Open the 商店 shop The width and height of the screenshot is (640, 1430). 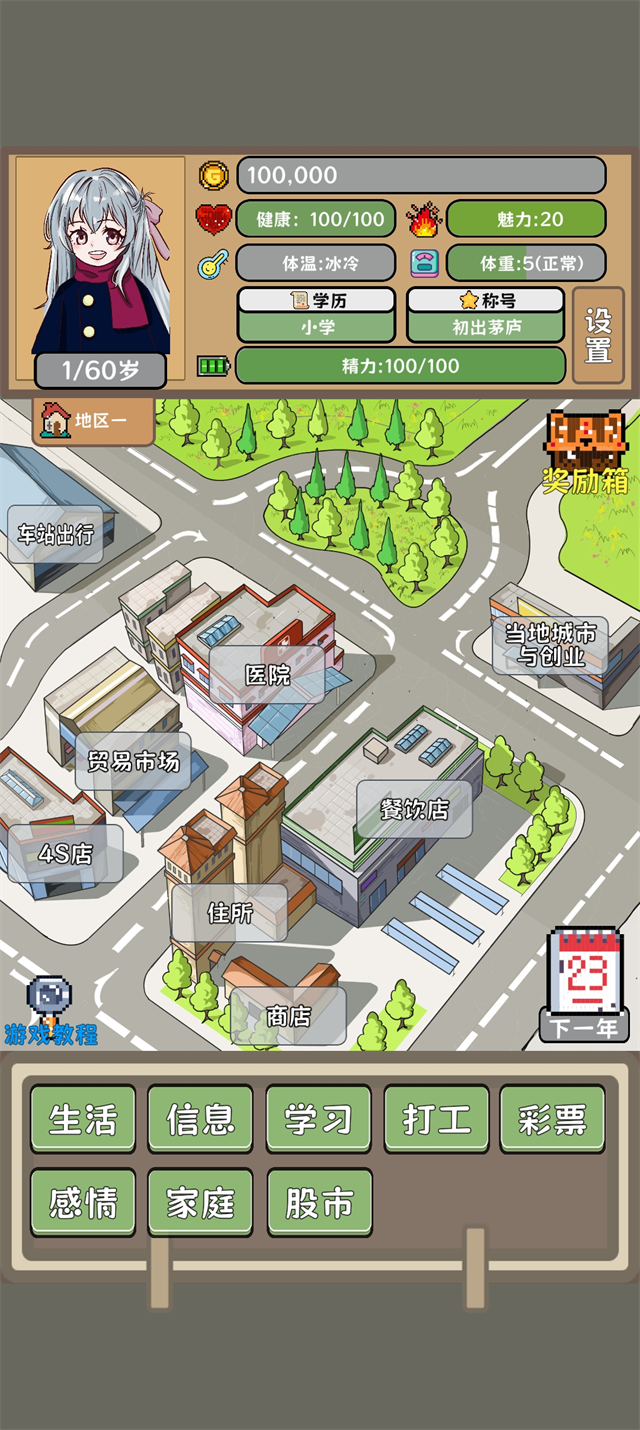point(288,1016)
